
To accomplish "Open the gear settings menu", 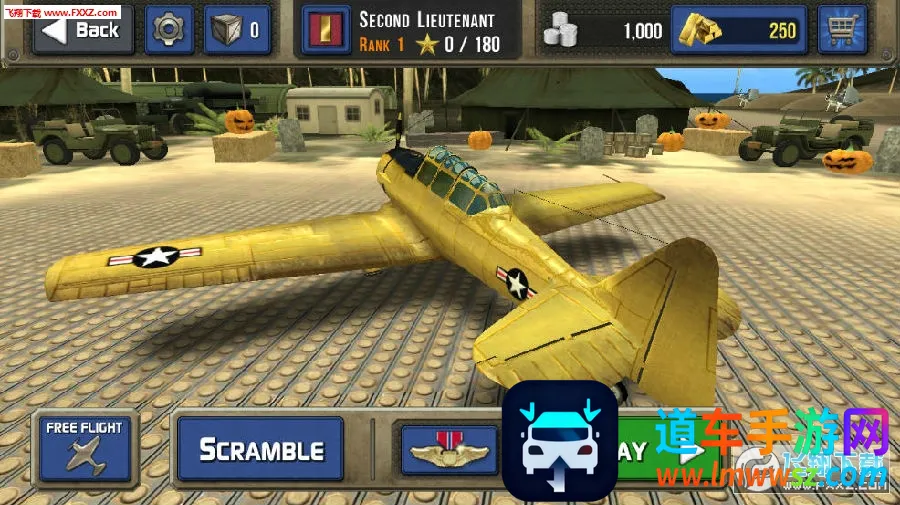I will [169, 30].
